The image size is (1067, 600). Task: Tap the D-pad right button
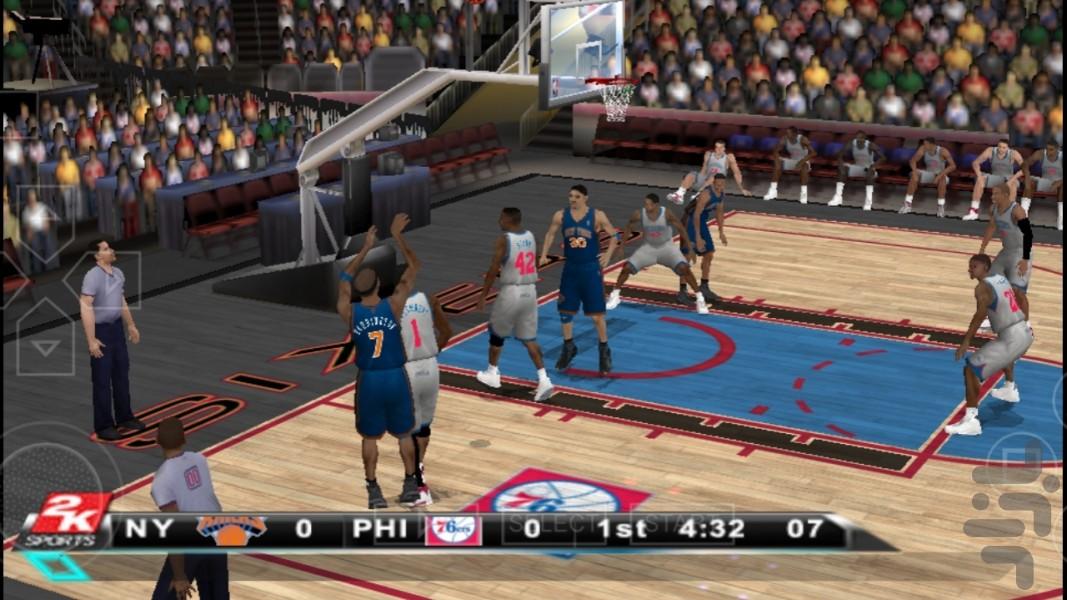(106, 280)
